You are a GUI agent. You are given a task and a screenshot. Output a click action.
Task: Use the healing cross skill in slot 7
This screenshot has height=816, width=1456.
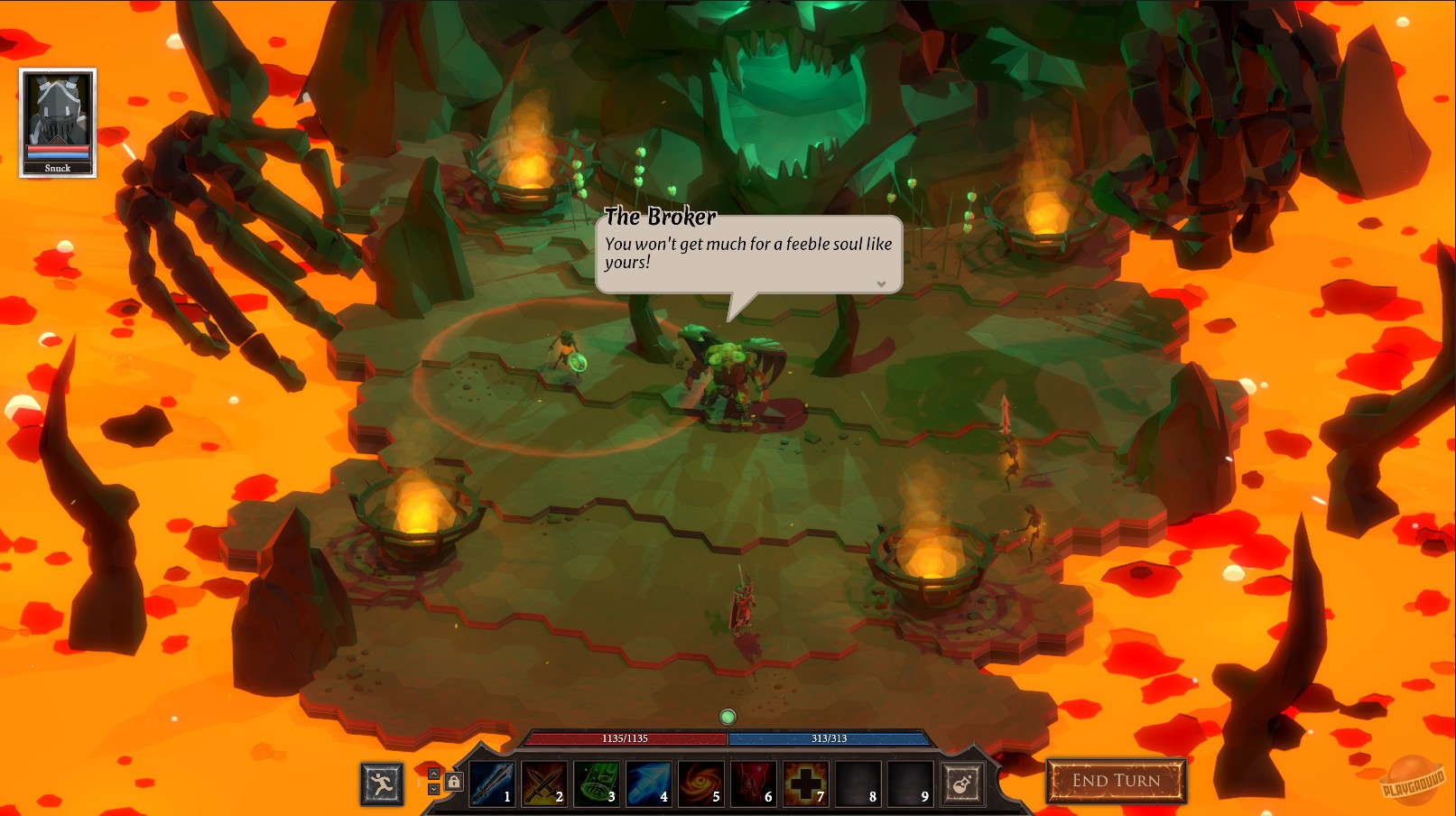pyautogui.click(x=805, y=782)
